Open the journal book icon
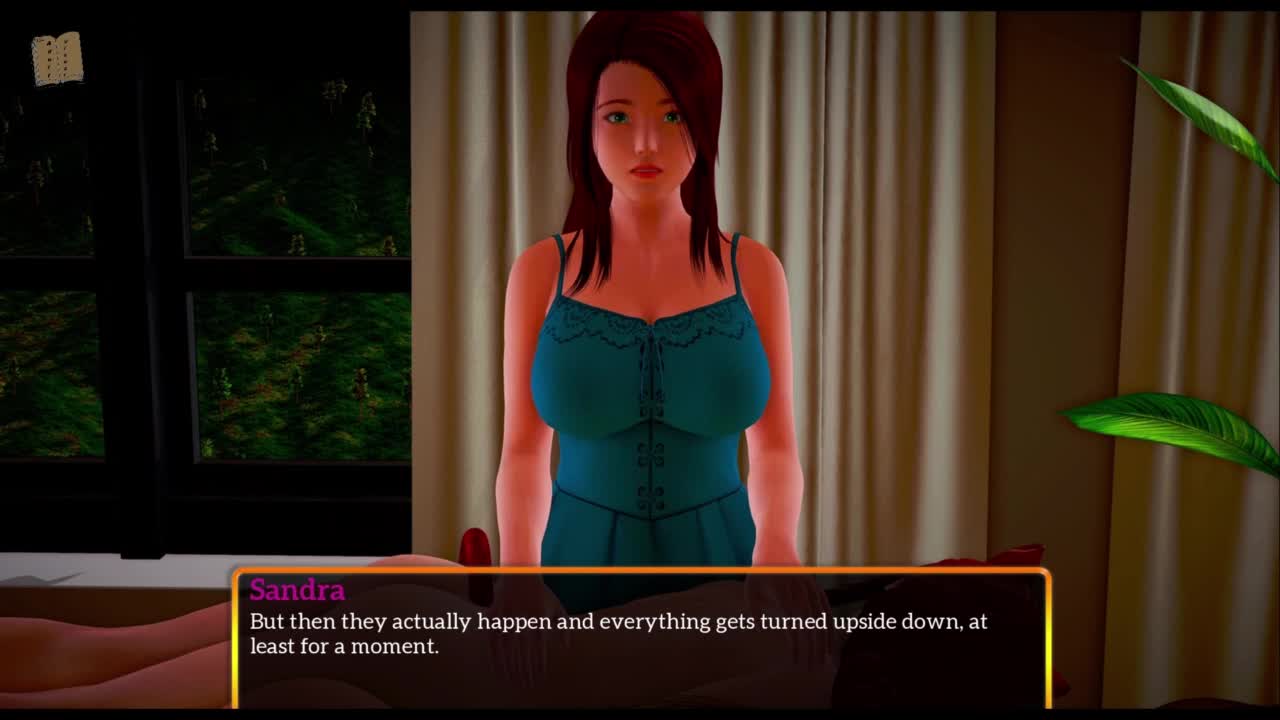Image resolution: width=1280 pixels, height=720 pixels. pos(57,59)
